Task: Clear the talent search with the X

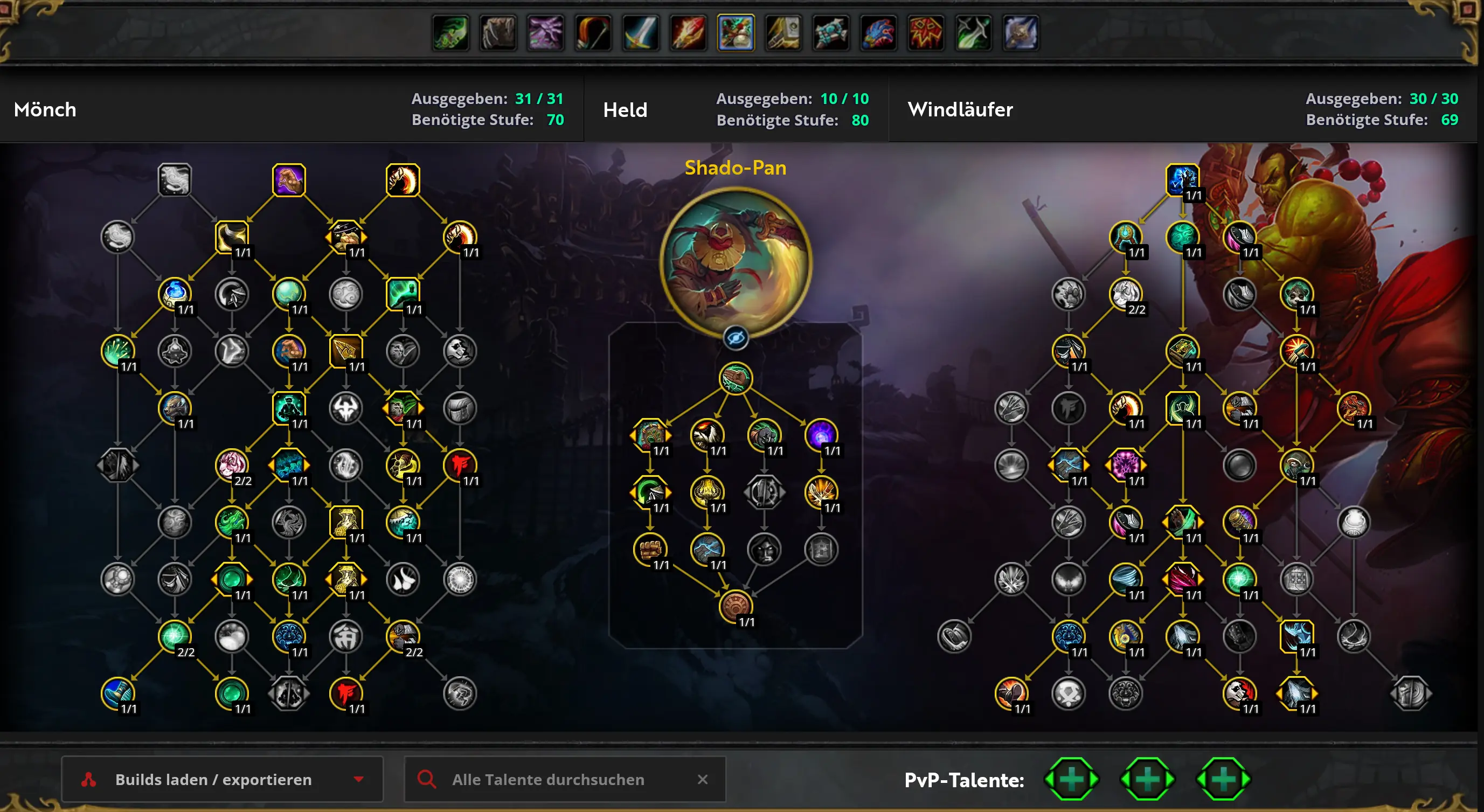Action: [702, 779]
